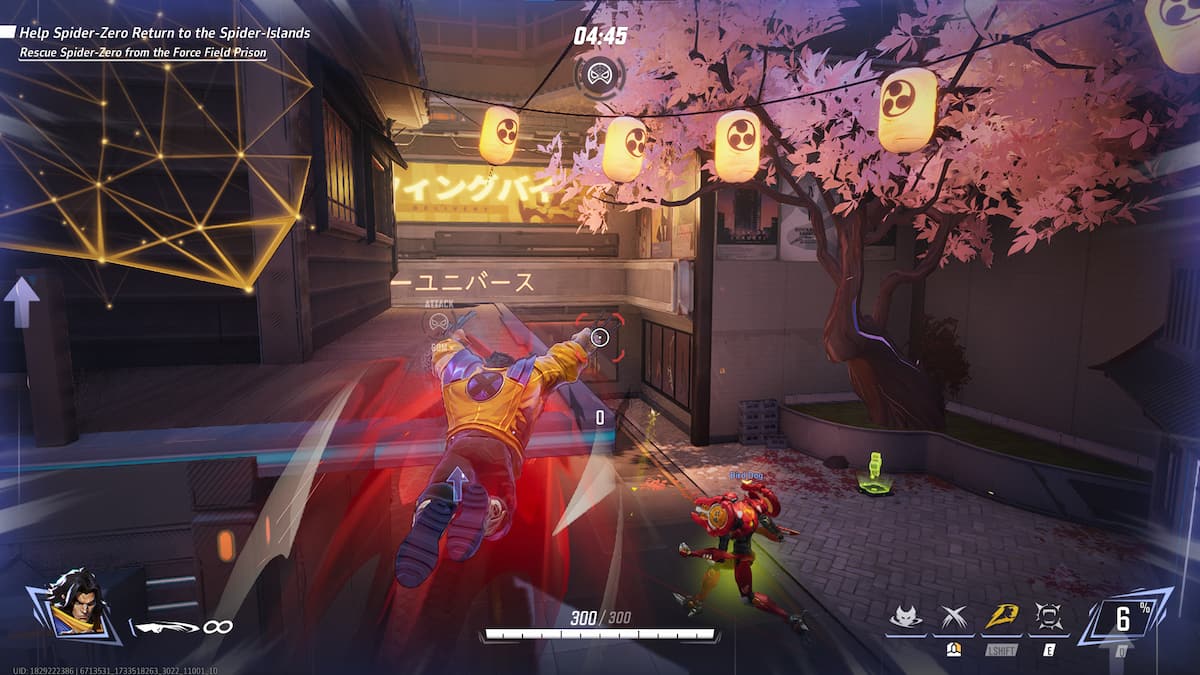Click the ultimate charge percent gauge
This screenshot has width=1200, height=675.
pyautogui.click(x=1128, y=618)
